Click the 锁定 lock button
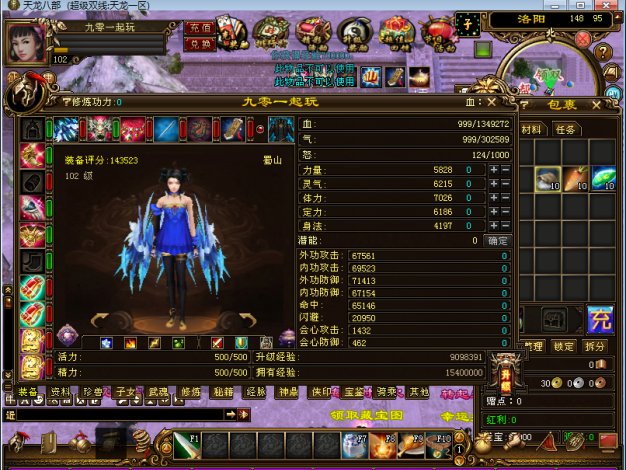 point(565,346)
